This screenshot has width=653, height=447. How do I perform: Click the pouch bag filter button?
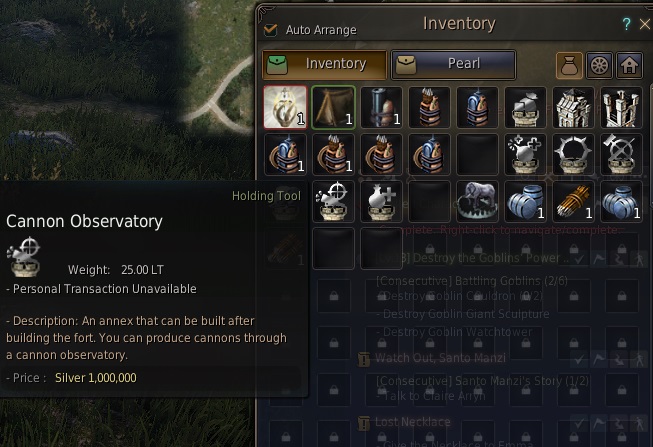pyautogui.click(x=570, y=65)
